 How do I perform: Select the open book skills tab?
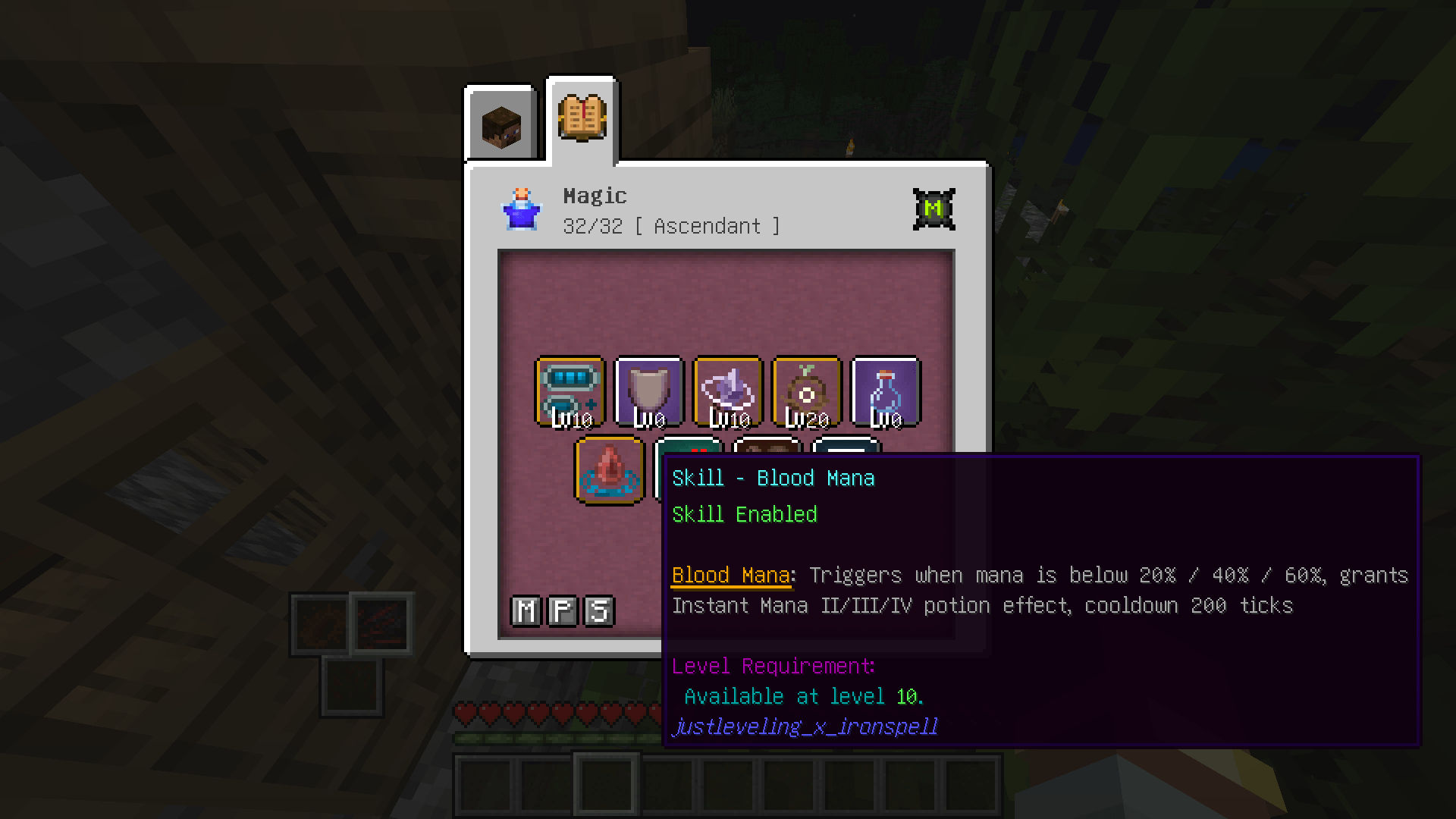click(581, 120)
